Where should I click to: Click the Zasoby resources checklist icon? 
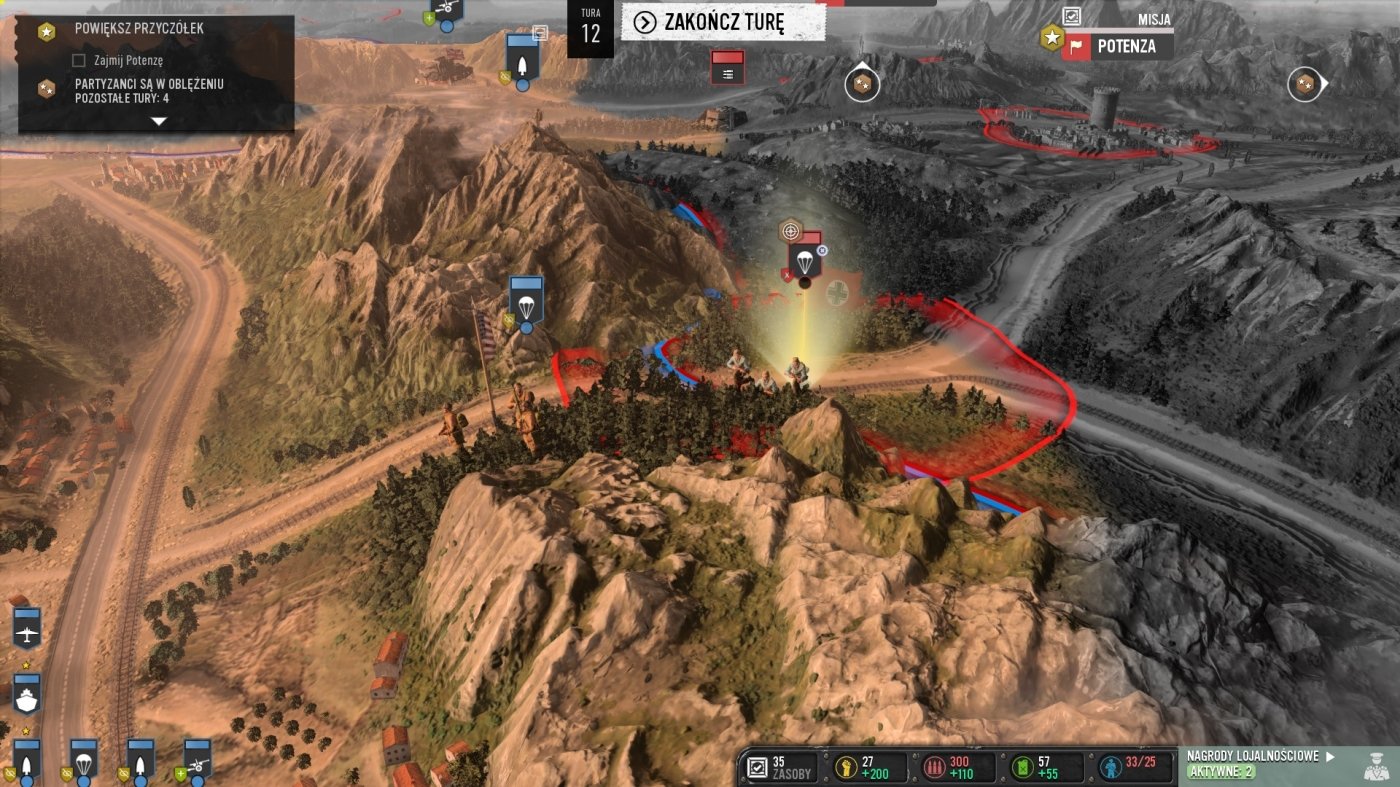[757, 767]
